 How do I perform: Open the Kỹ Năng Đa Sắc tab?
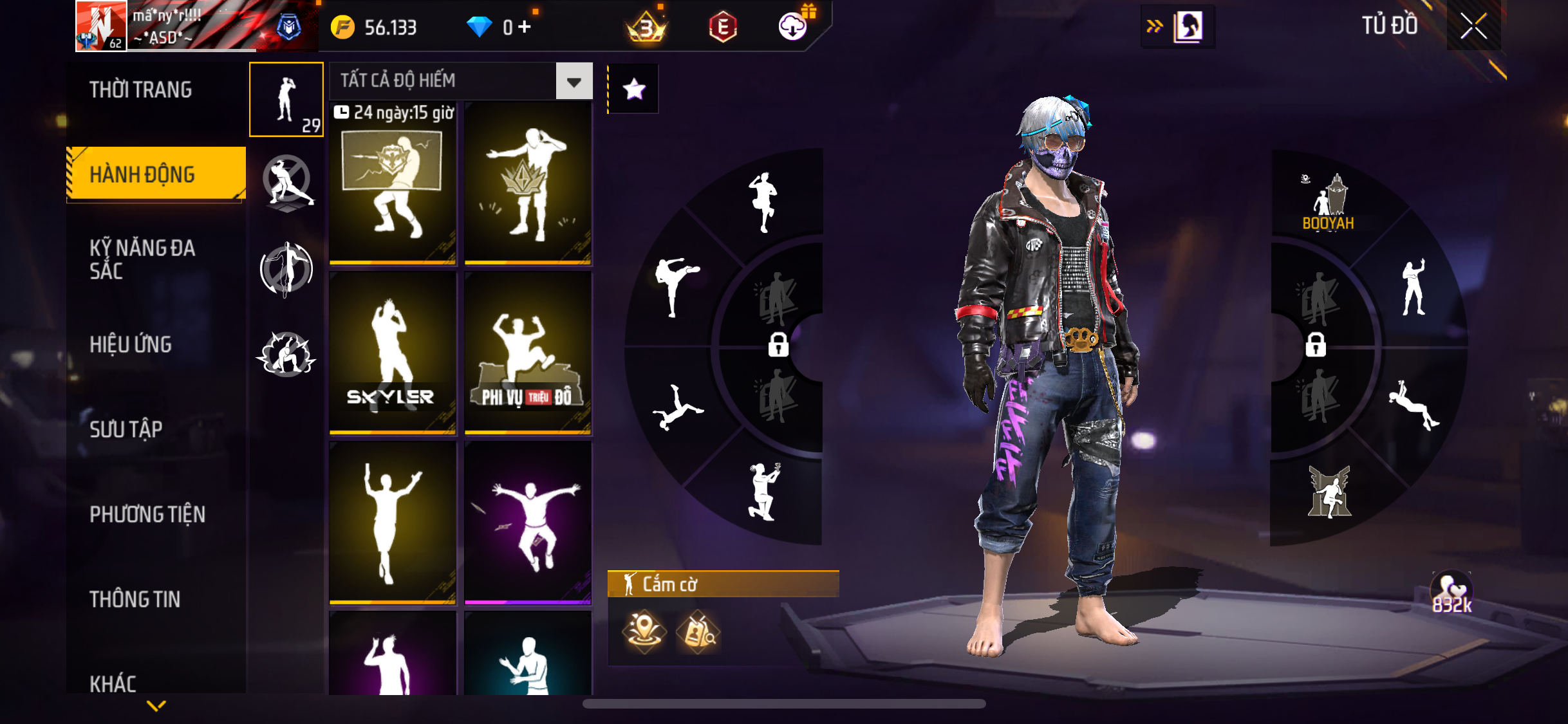142,259
